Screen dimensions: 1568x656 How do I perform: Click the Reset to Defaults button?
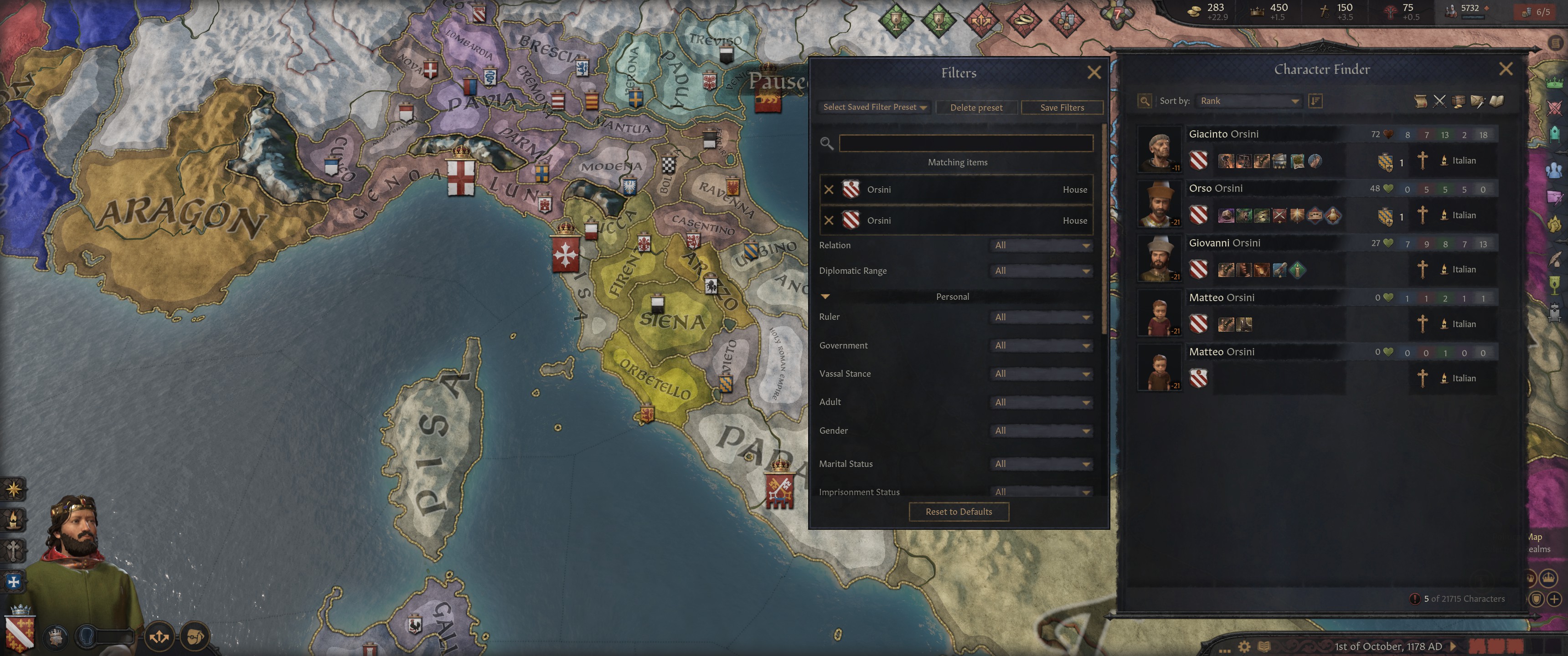pos(958,511)
